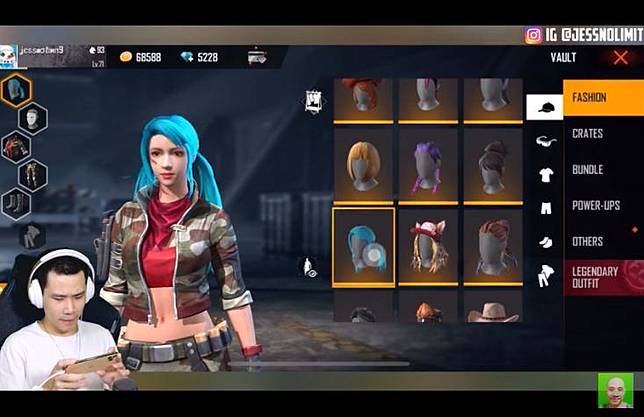Select the purple hair item
644x417 pixels.
(427, 166)
